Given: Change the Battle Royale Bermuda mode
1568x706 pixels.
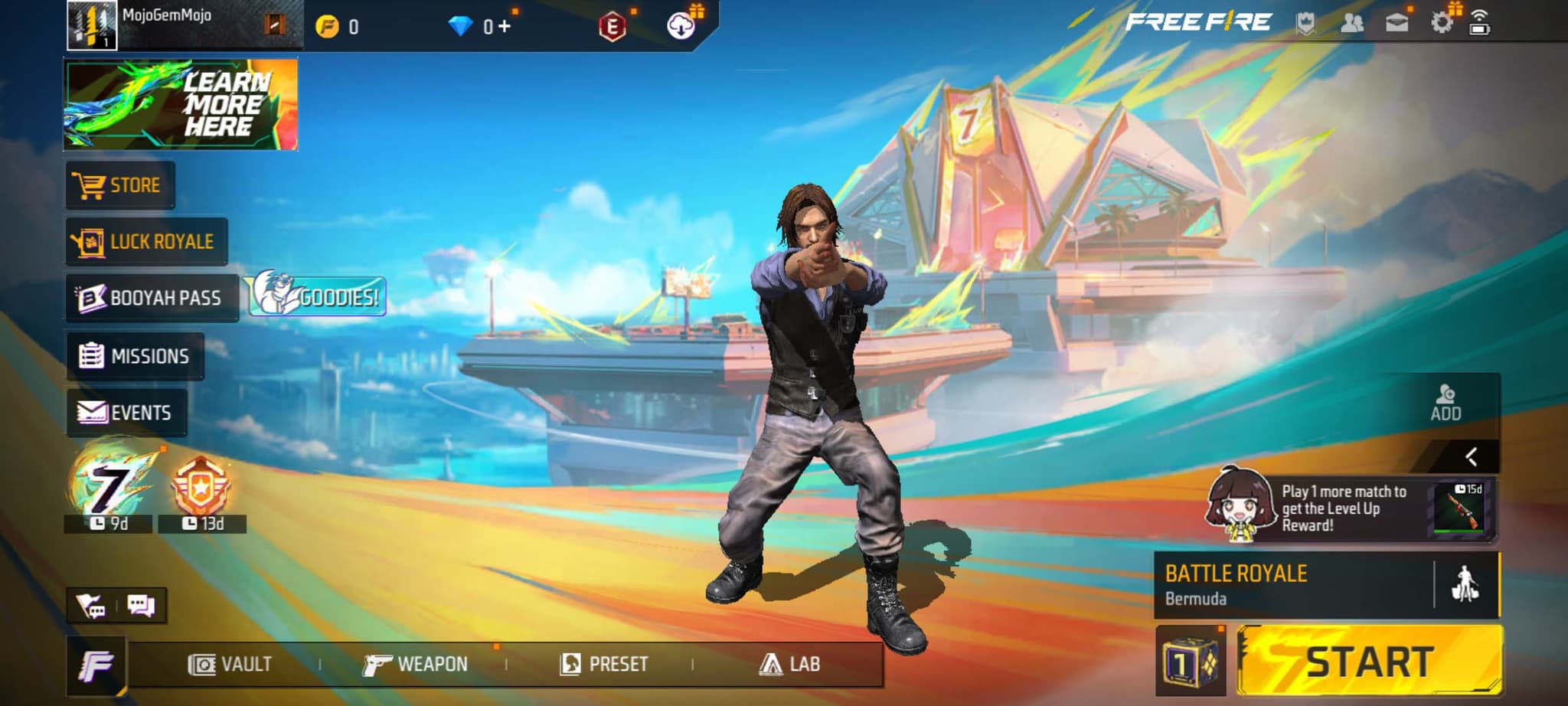Looking at the screenshot, I should pos(1294,585).
